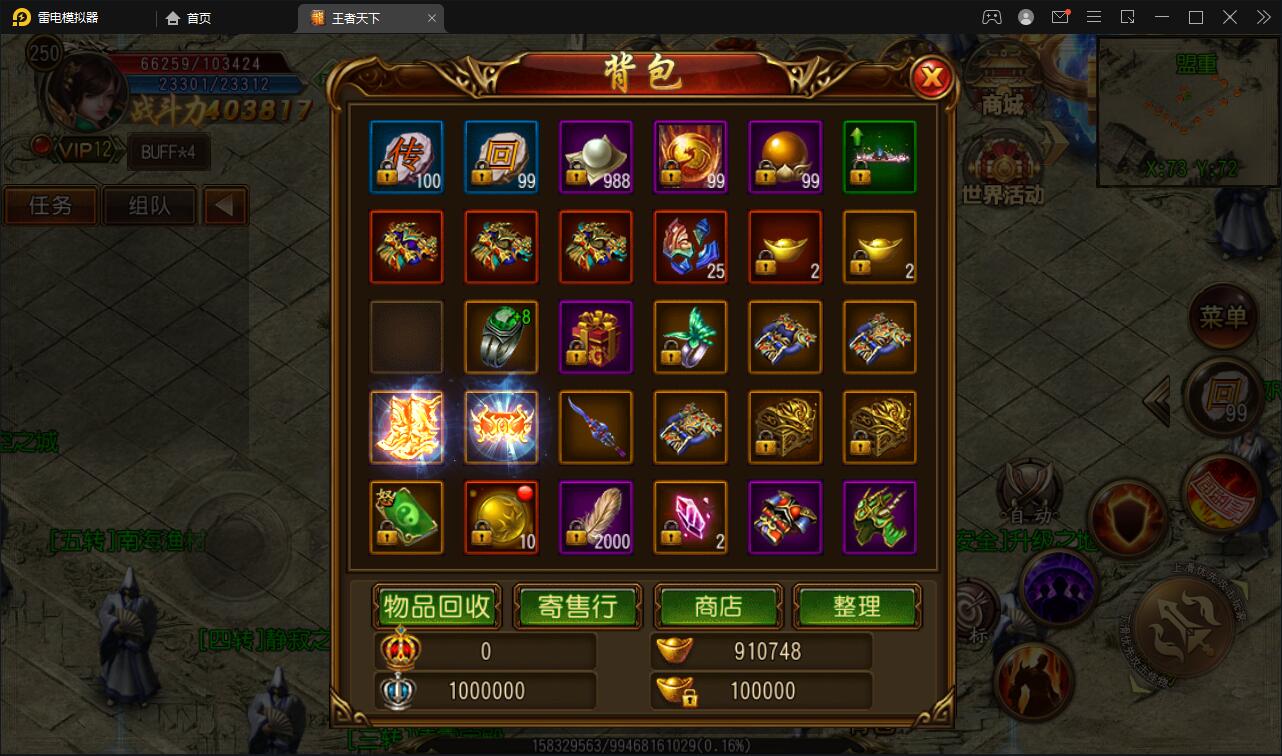Click the experience bar at the screen bottom
1282x756 pixels.
pos(640,744)
